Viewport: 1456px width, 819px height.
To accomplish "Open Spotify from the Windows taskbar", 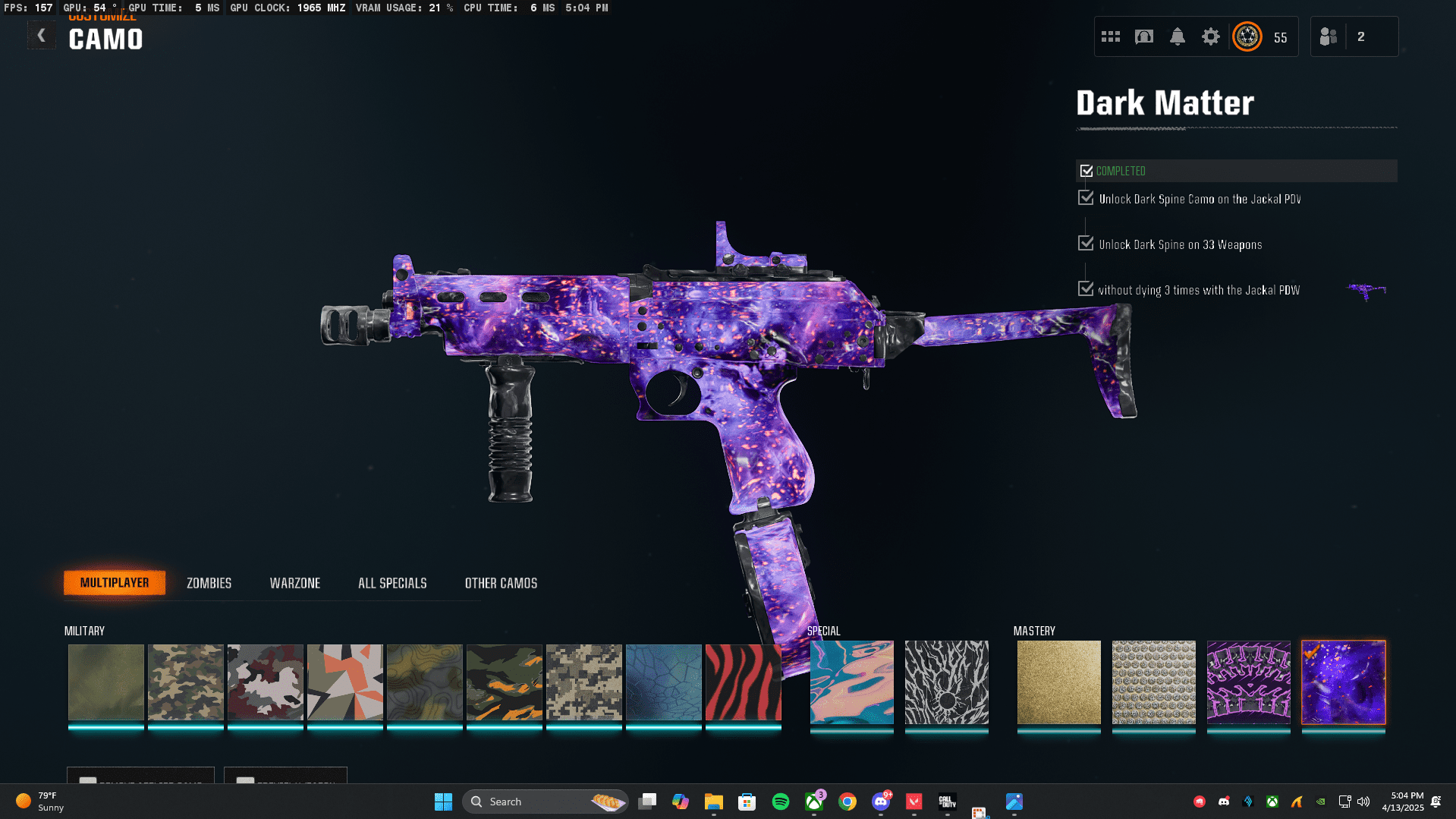I will 780,802.
